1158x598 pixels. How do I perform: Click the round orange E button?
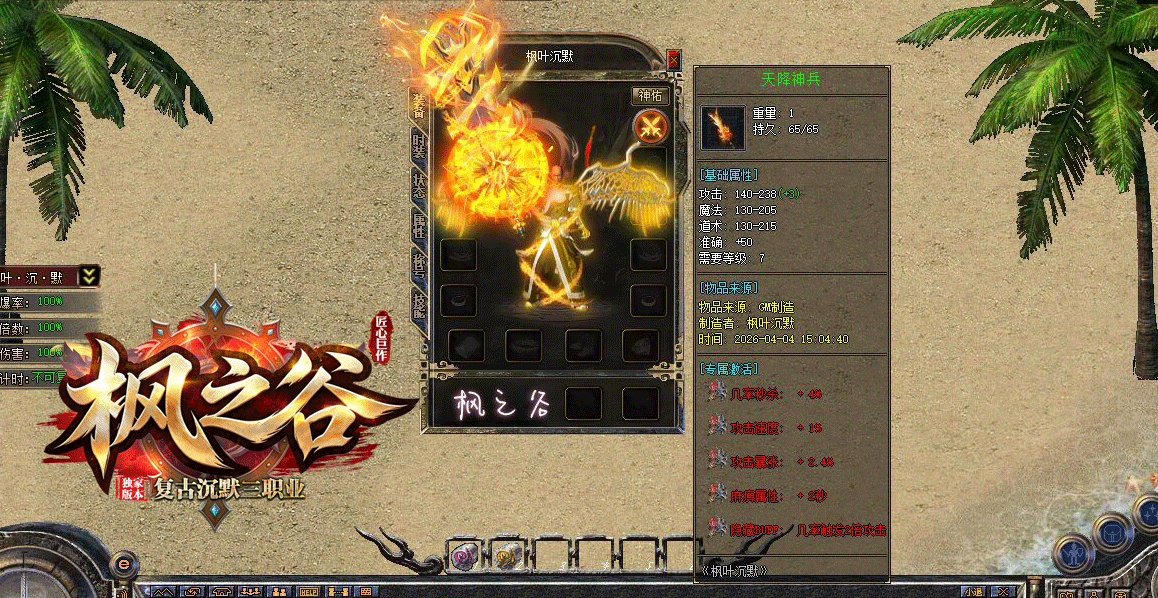click(x=122, y=565)
